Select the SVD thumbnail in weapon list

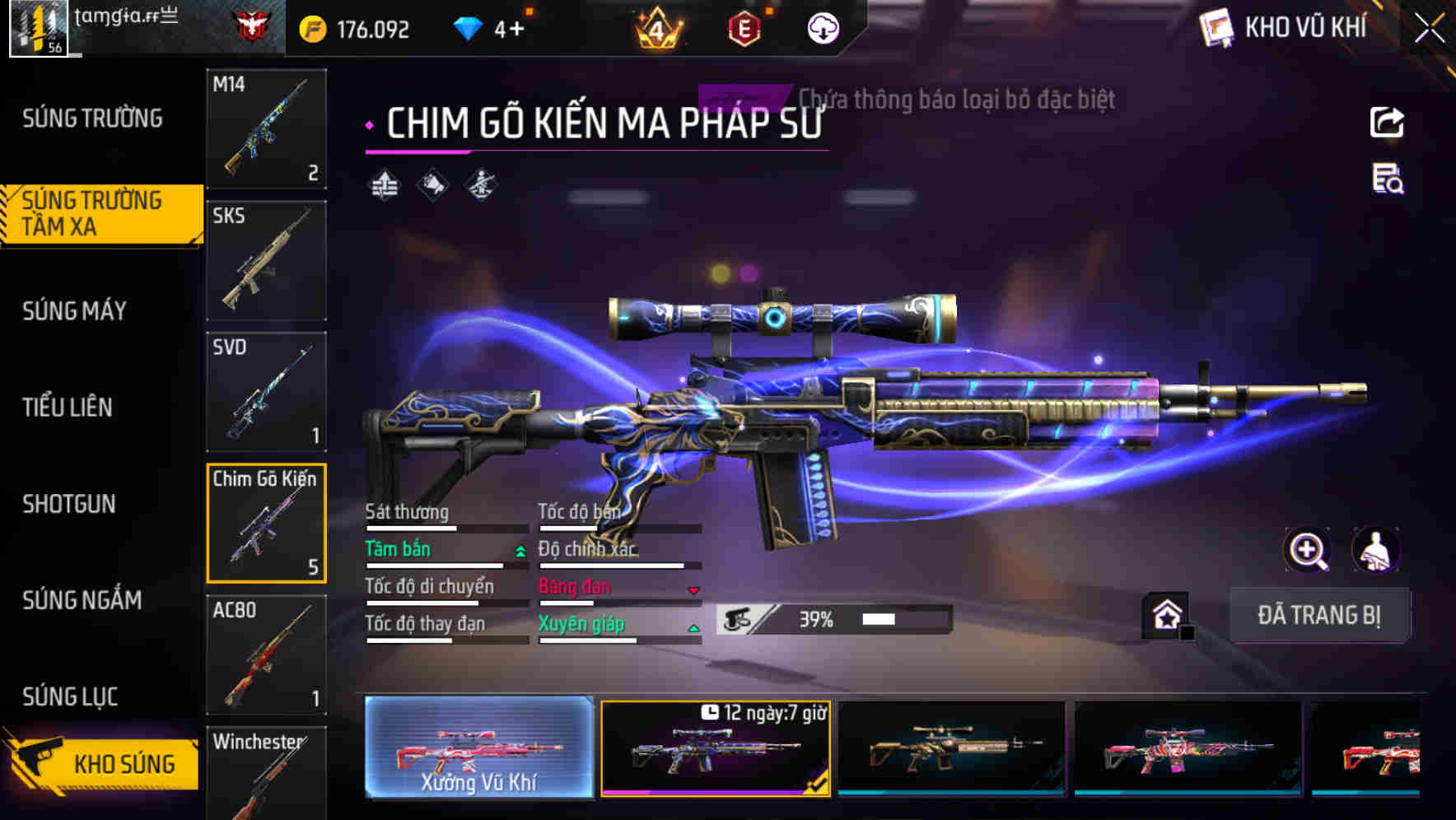265,393
